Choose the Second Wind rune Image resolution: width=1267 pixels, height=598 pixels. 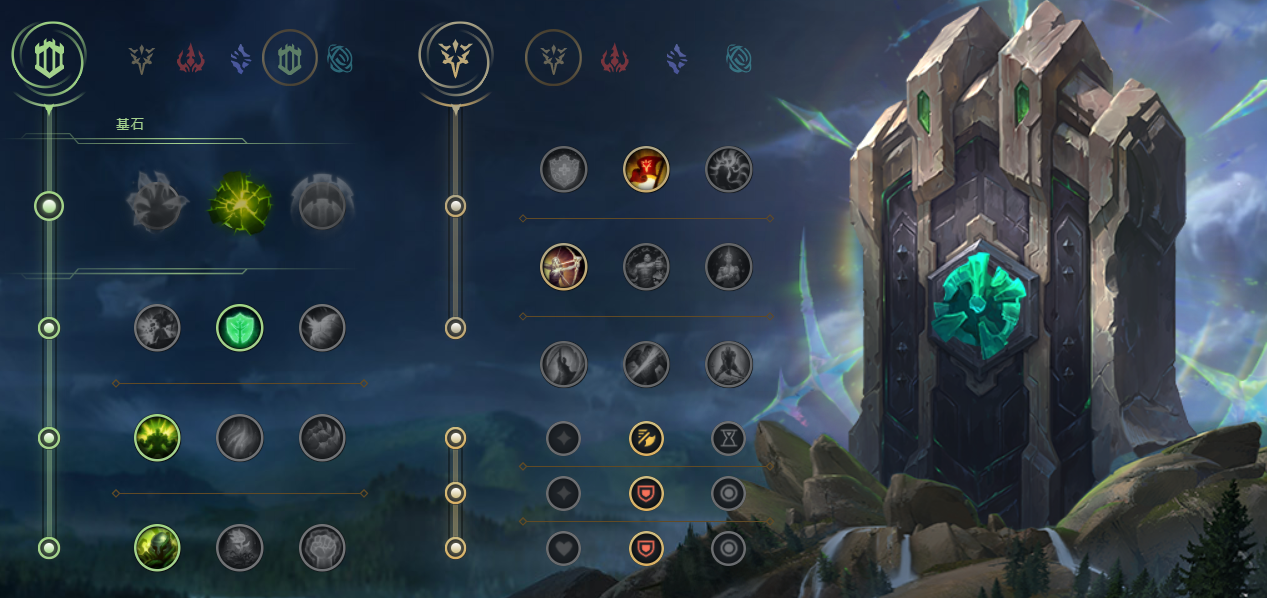(240, 438)
